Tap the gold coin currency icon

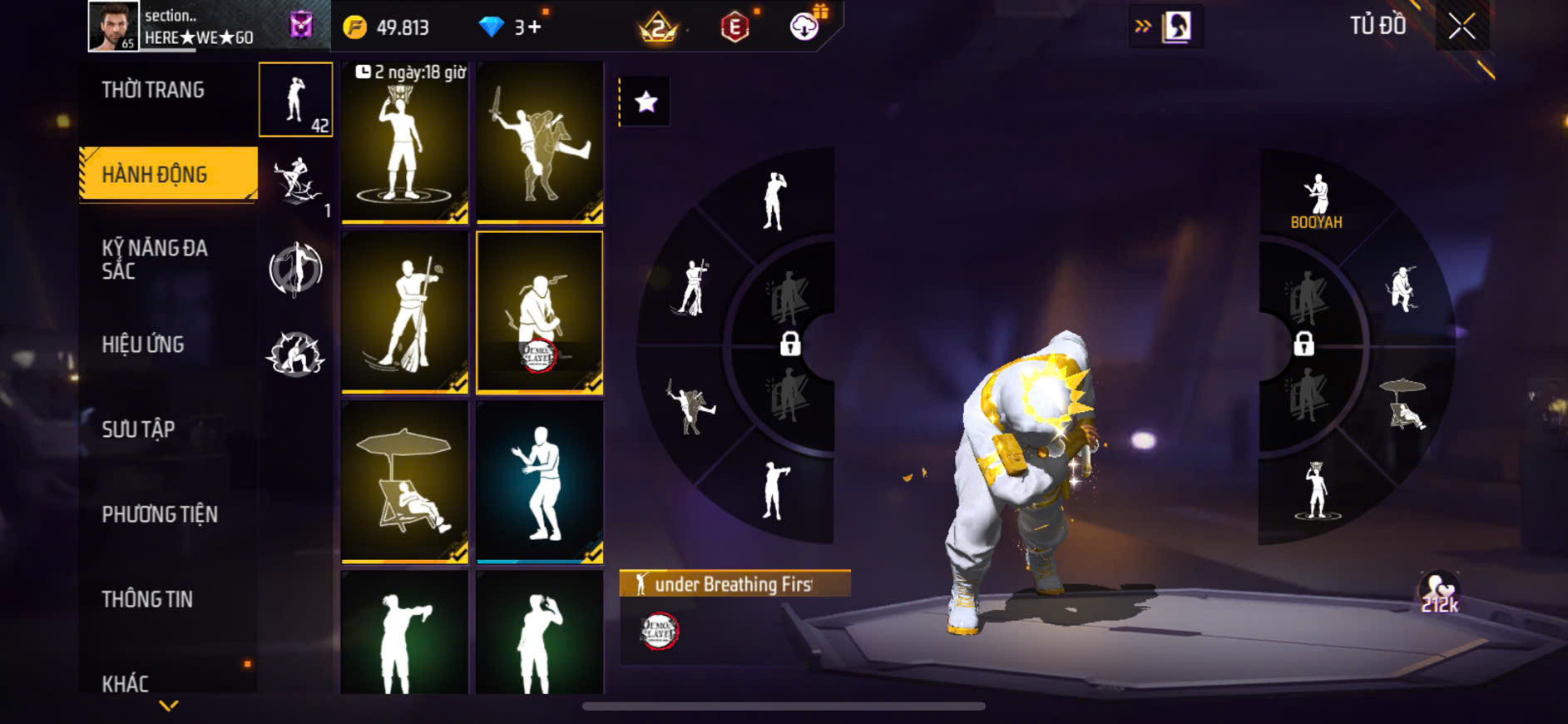click(355, 27)
